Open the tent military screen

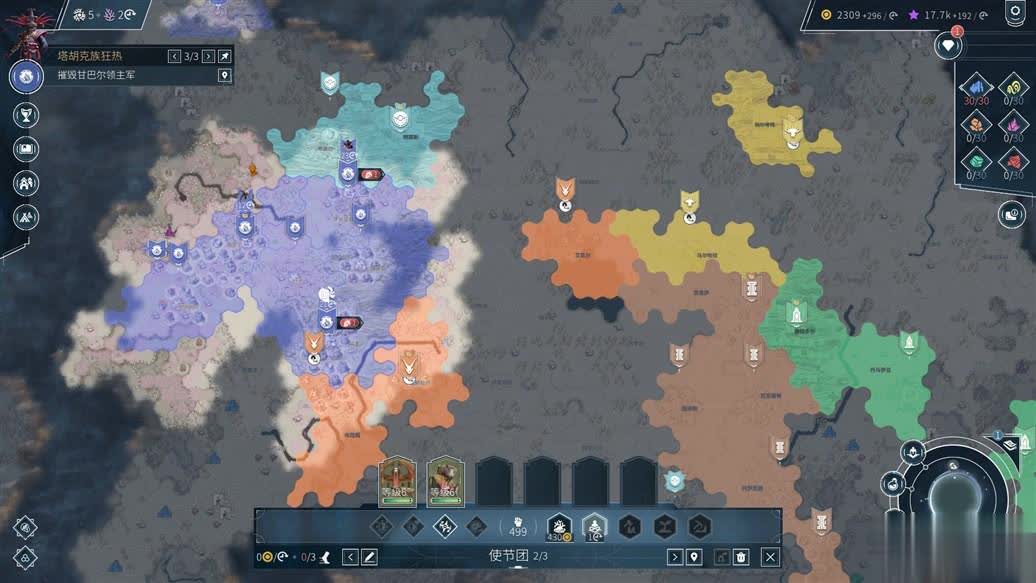26,215
